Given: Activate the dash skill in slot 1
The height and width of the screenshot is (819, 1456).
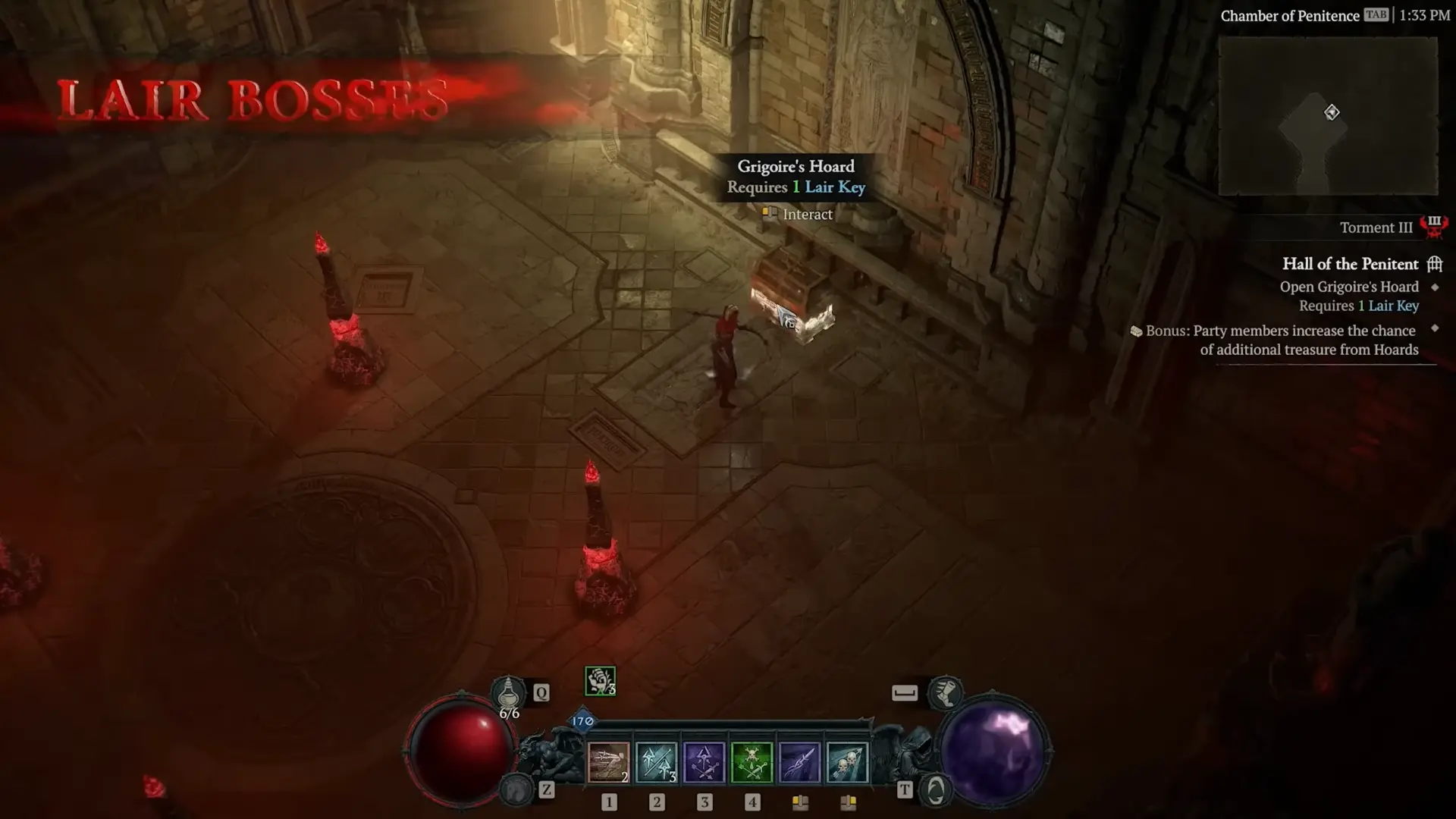Looking at the screenshot, I should point(609,762).
